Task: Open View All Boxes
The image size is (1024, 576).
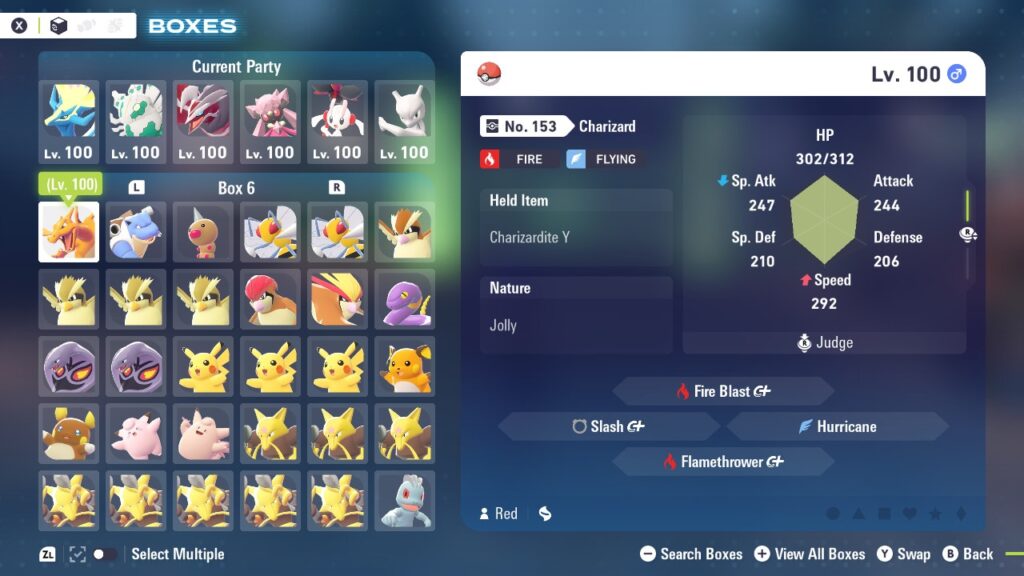Action: [810, 554]
